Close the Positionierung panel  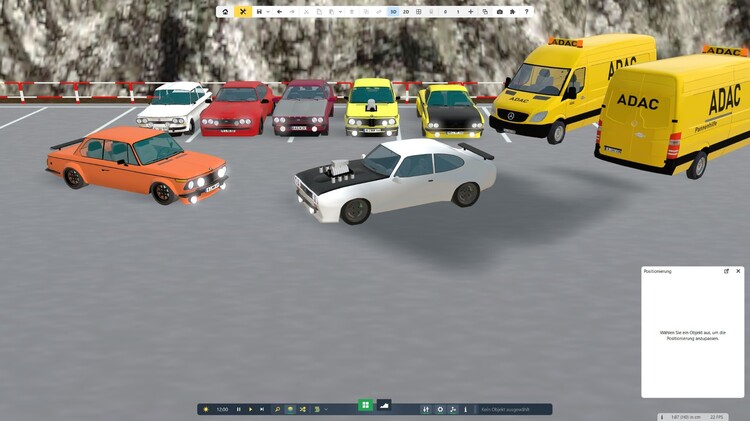click(739, 271)
